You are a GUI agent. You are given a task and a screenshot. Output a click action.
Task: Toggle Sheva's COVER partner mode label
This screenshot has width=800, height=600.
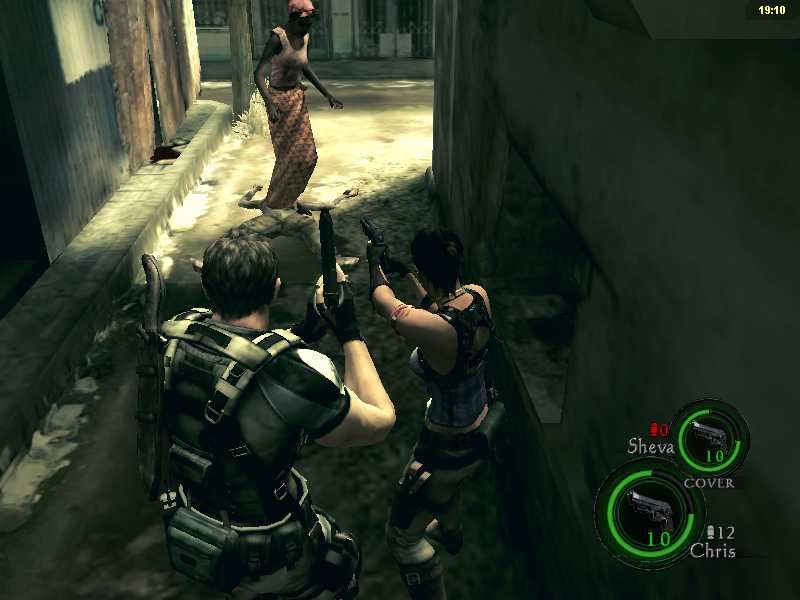coord(709,483)
